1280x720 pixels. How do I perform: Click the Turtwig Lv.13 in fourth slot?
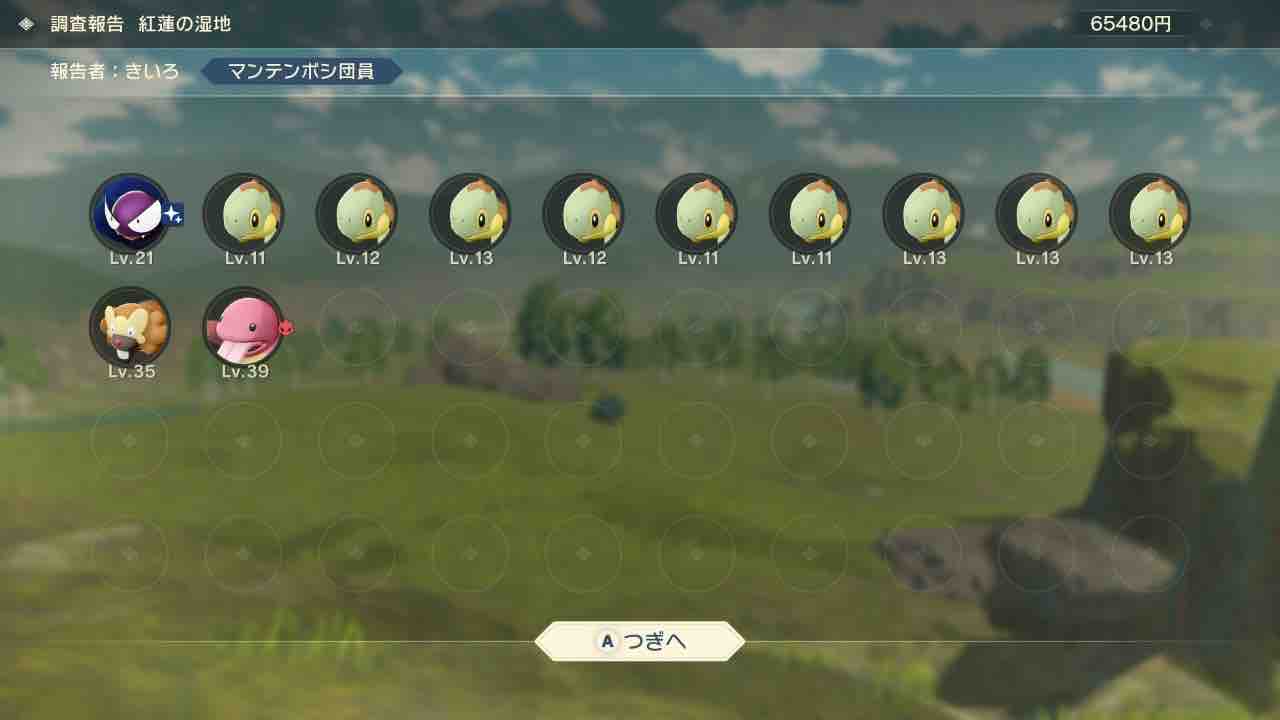coord(470,213)
